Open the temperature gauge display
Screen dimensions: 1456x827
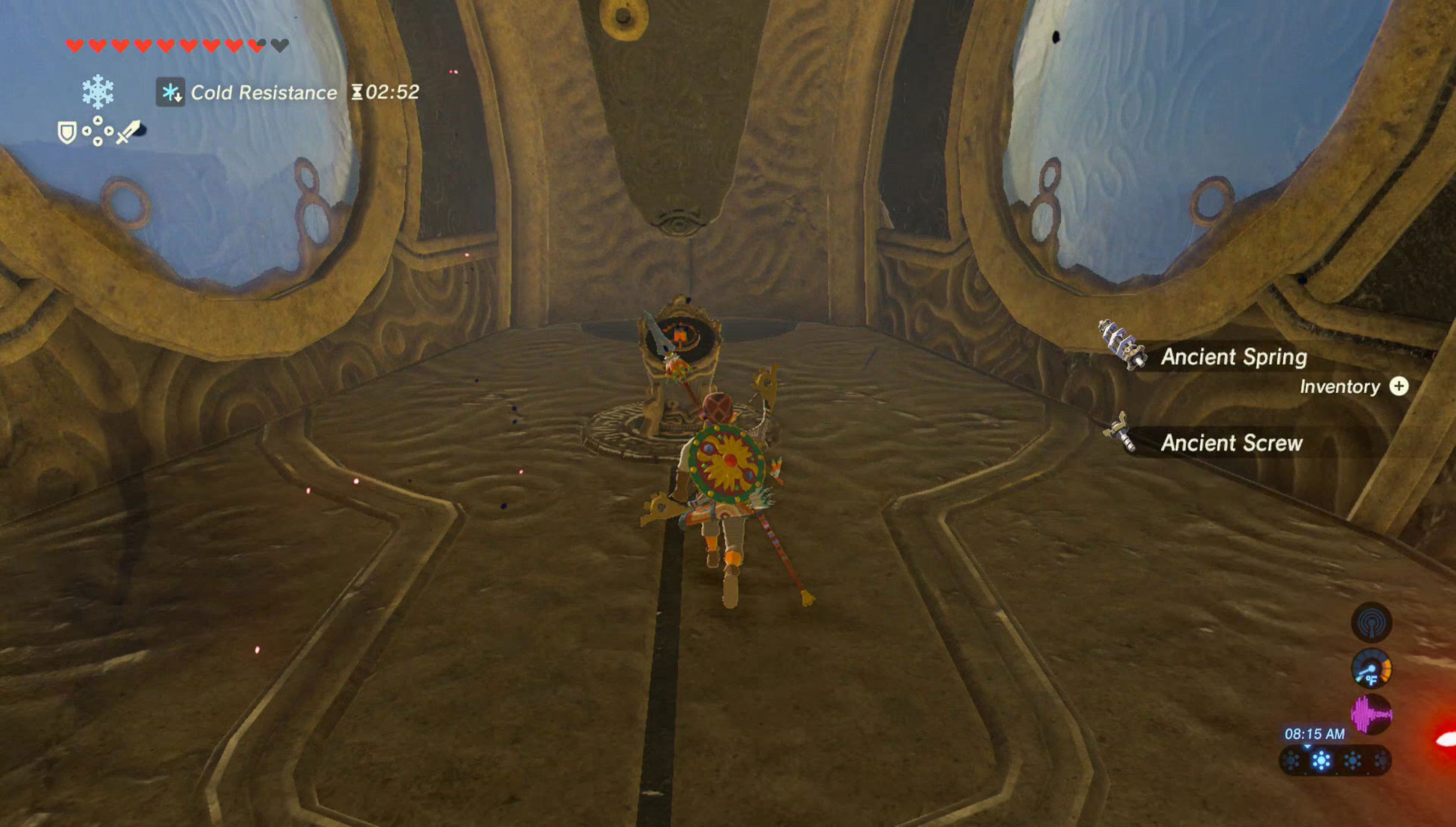tap(1372, 668)
